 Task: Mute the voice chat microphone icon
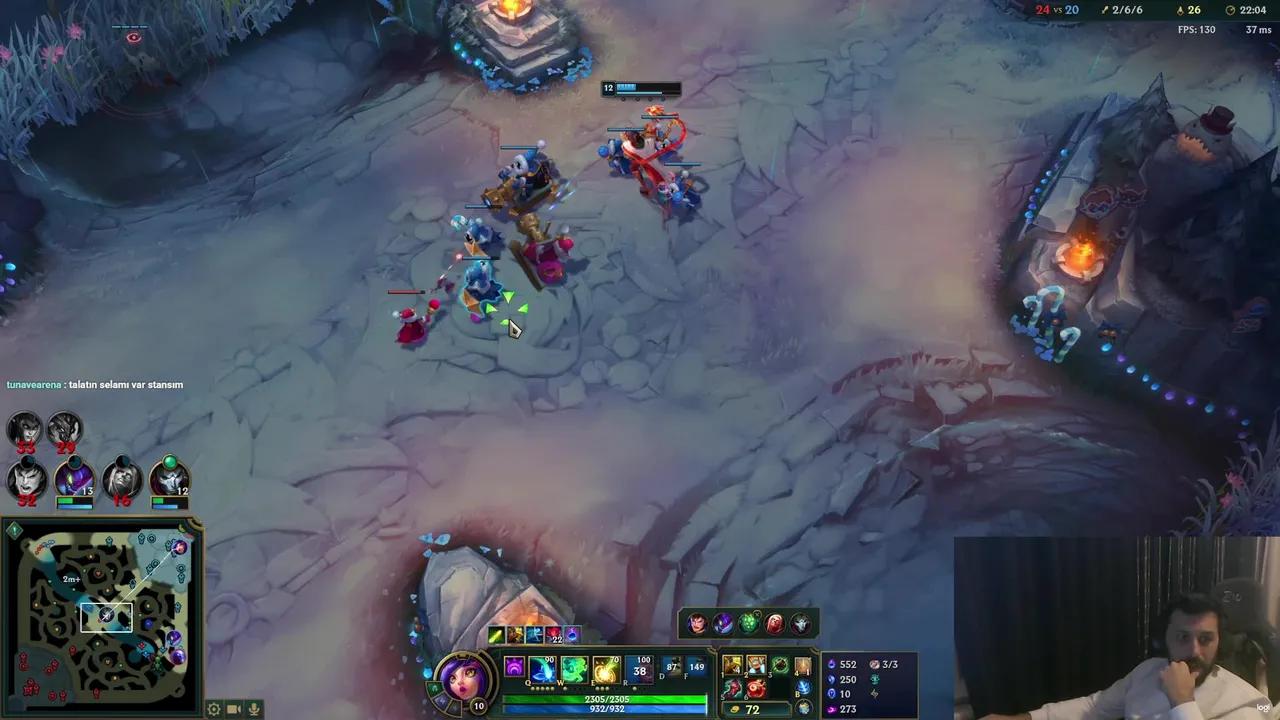pos(253,709)
